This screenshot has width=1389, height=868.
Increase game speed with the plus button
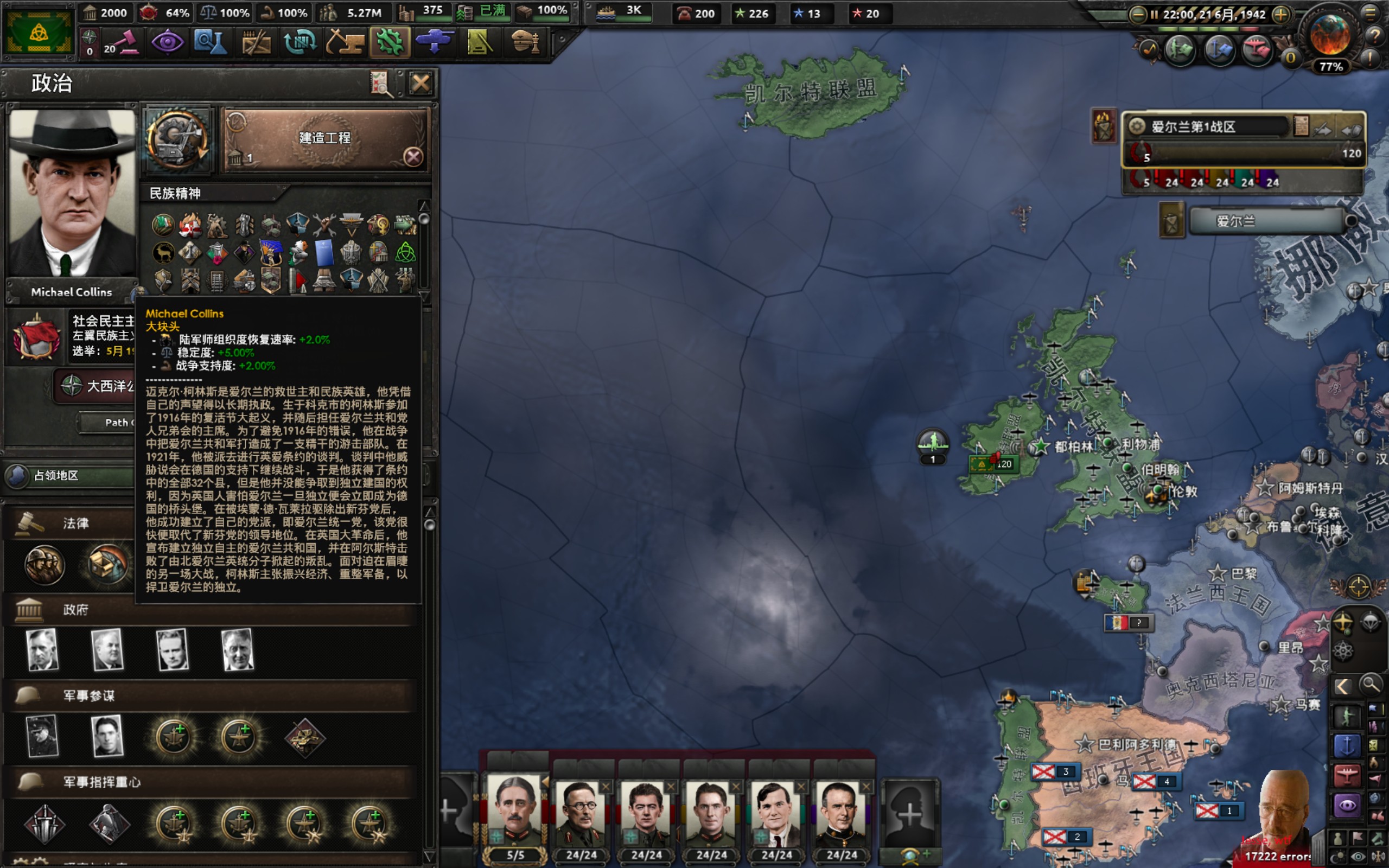(x=1280, y=14)
